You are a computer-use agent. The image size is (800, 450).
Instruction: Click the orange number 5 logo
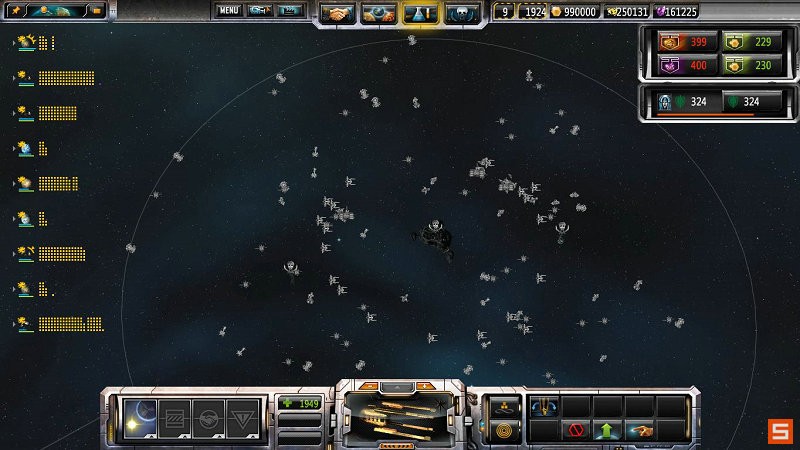[x=779, y=431]
